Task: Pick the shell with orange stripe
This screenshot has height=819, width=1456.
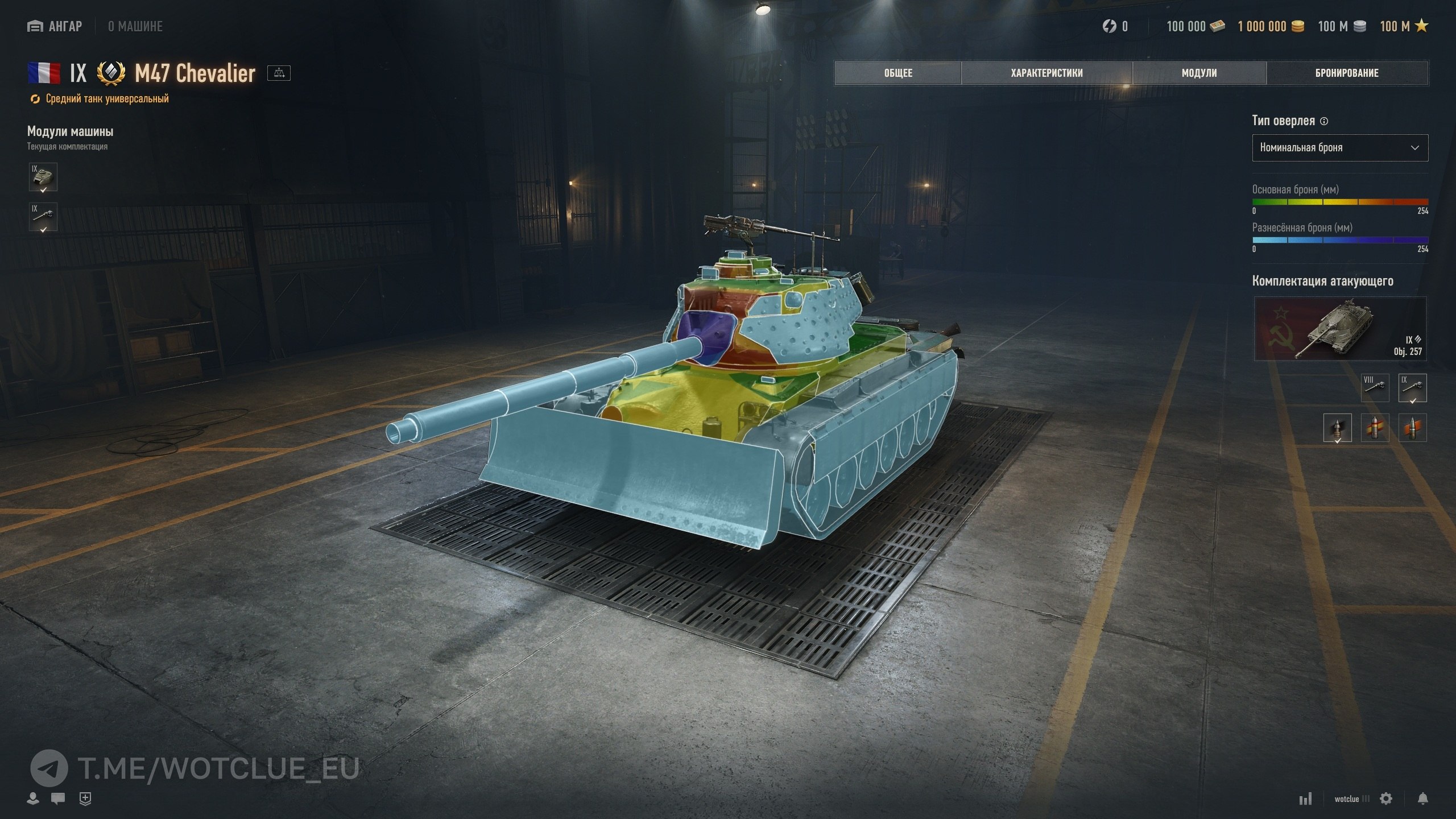Action: coord(1412,428)
